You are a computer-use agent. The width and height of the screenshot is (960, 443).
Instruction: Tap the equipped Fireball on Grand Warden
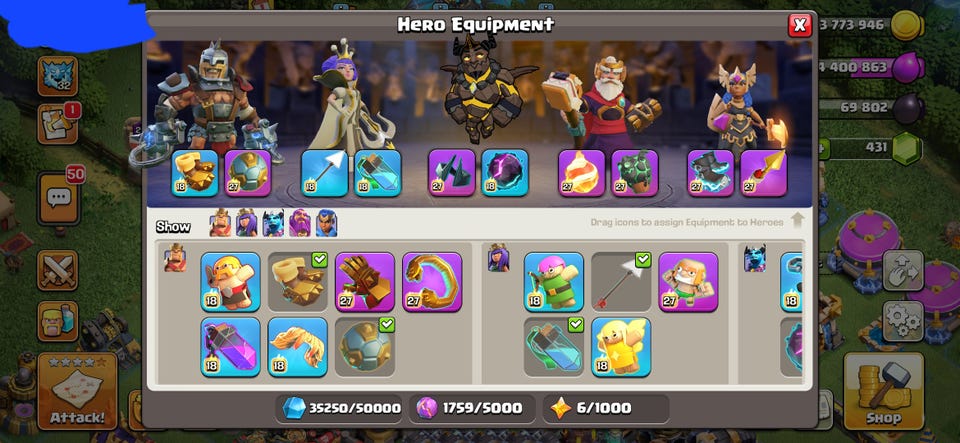(581, 172)
